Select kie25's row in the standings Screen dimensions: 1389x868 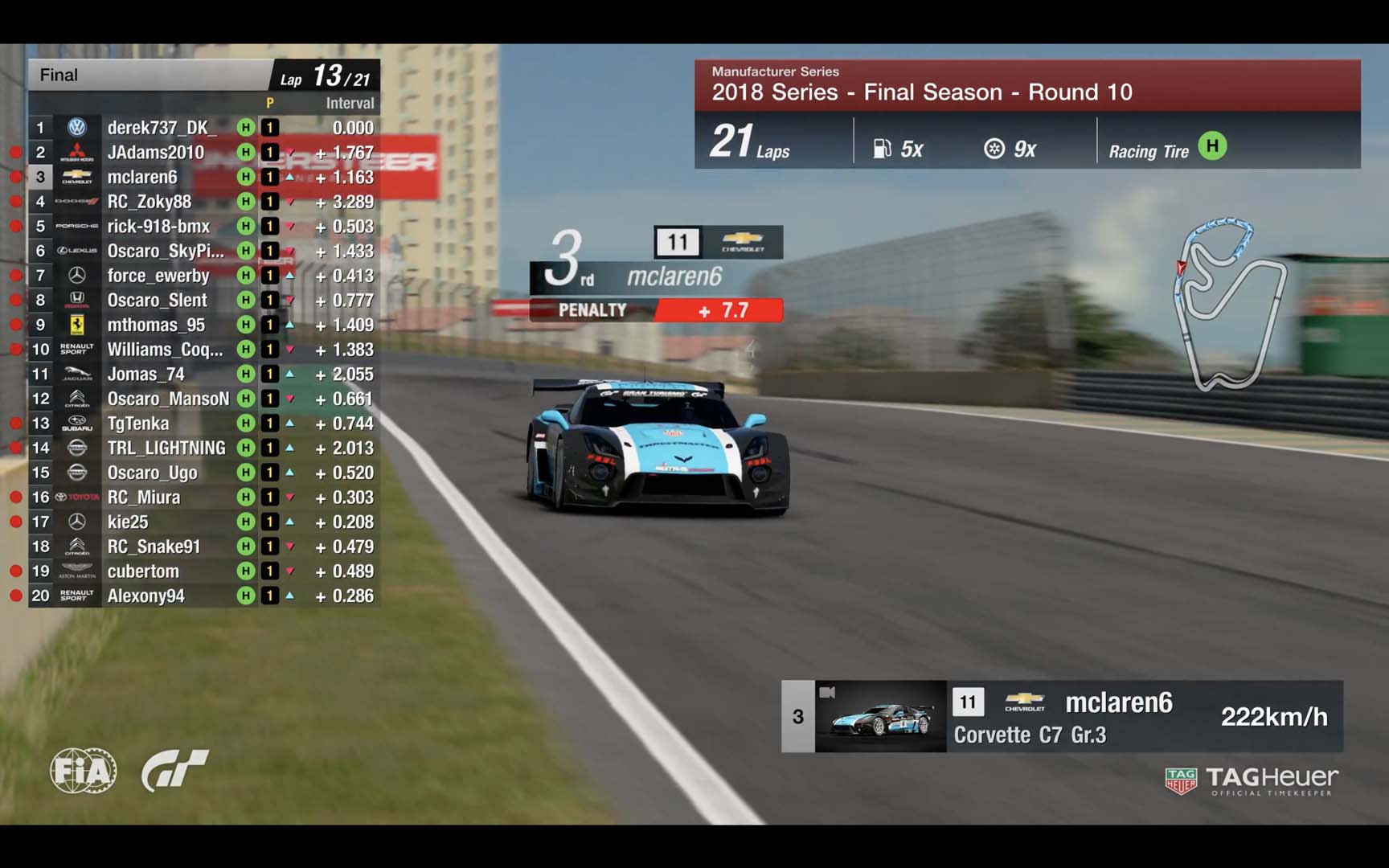tap(128, 522)
